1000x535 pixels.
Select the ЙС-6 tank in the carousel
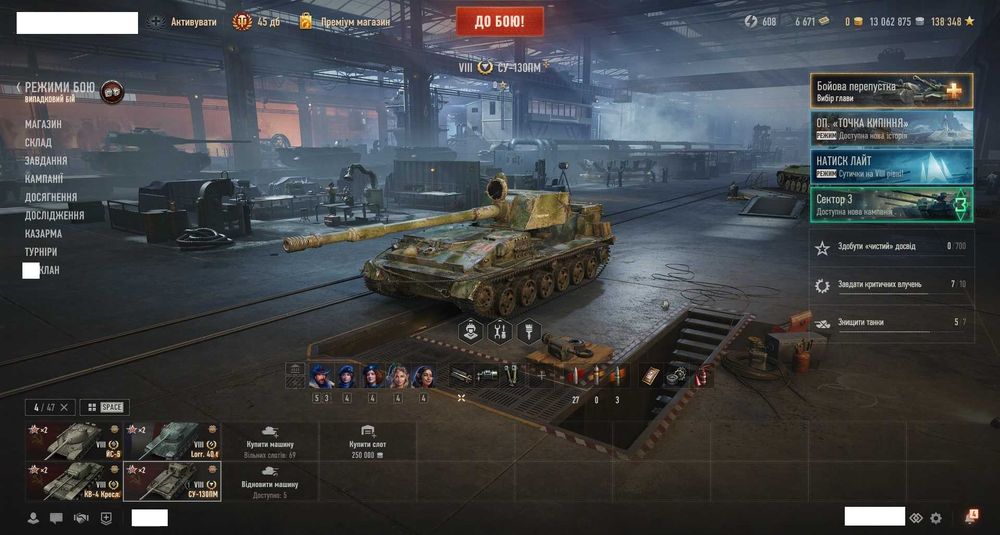pos(72,440)
